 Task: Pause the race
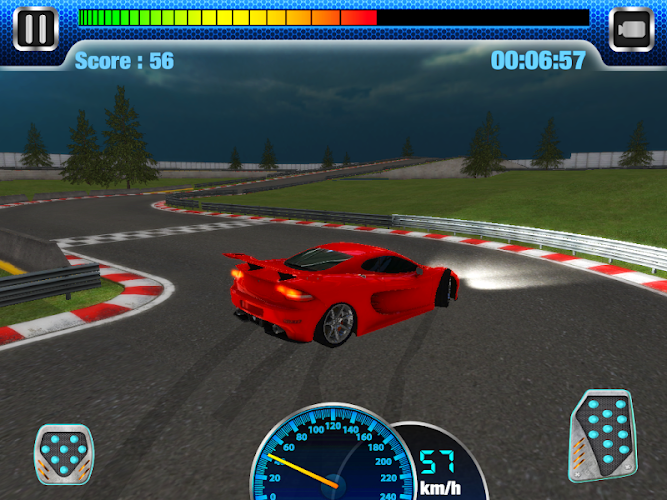tap(35, 28)
